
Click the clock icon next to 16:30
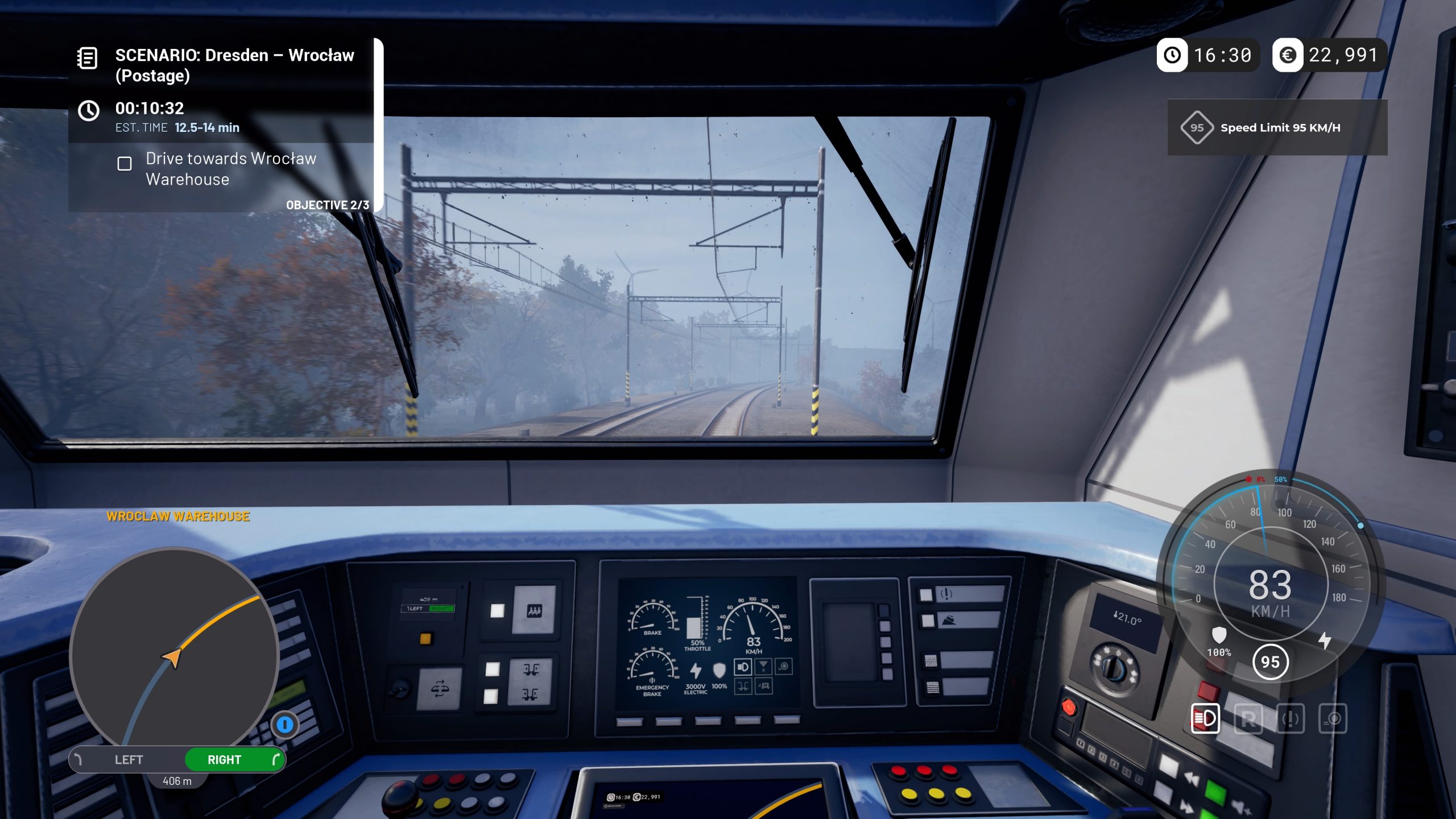1173,56
